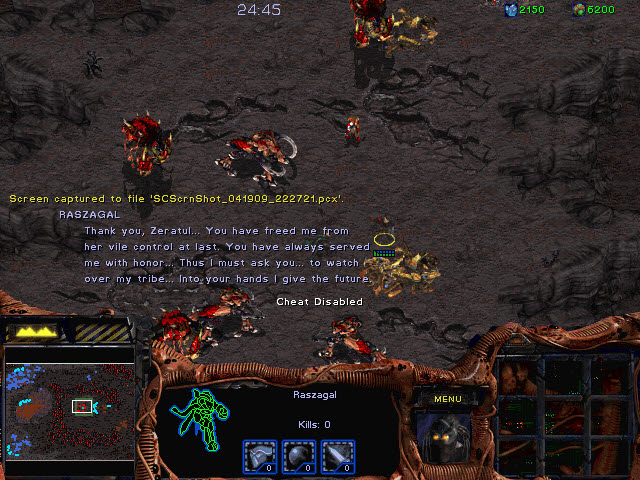Click the blade weapon upgrade icon
640x480 pixels.
(x=337, y=456)
